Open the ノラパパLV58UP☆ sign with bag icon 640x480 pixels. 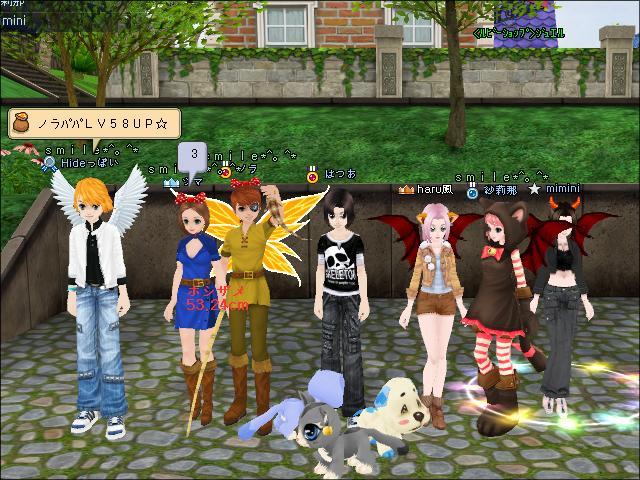point(94,123)
